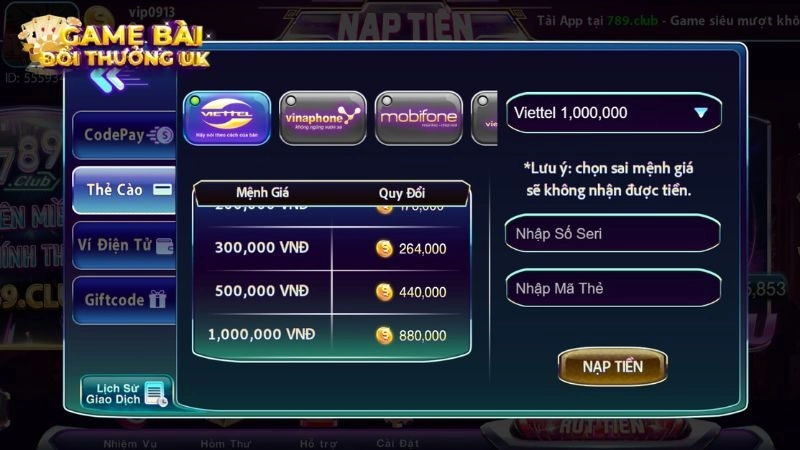
Task: Open the Viettel 1,000,000 denomination dropdown
Action: 612,113
